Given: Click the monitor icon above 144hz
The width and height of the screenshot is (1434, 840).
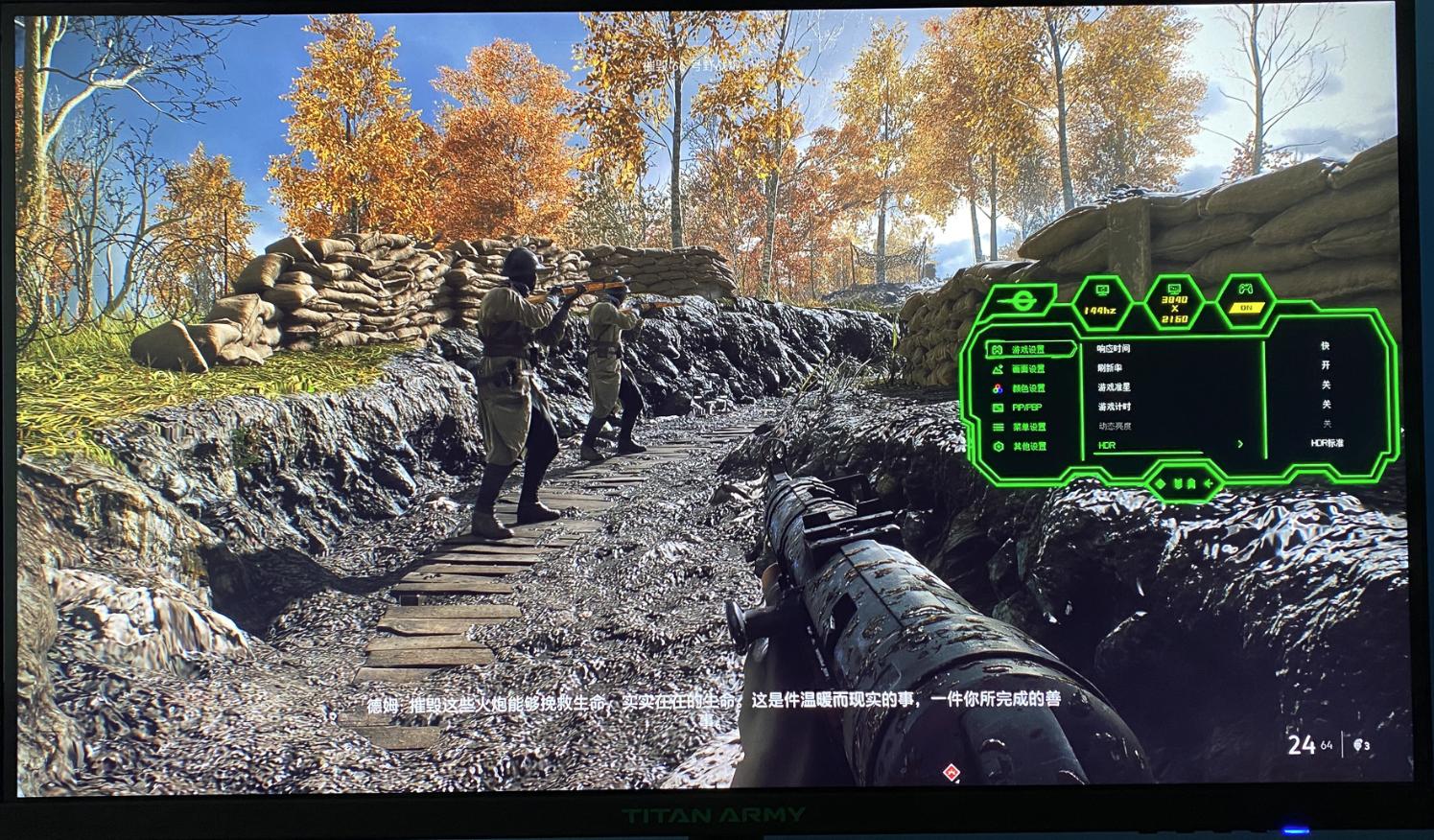Looking at the screenshot, I should pyautogui.click(x=1102, y=291).
